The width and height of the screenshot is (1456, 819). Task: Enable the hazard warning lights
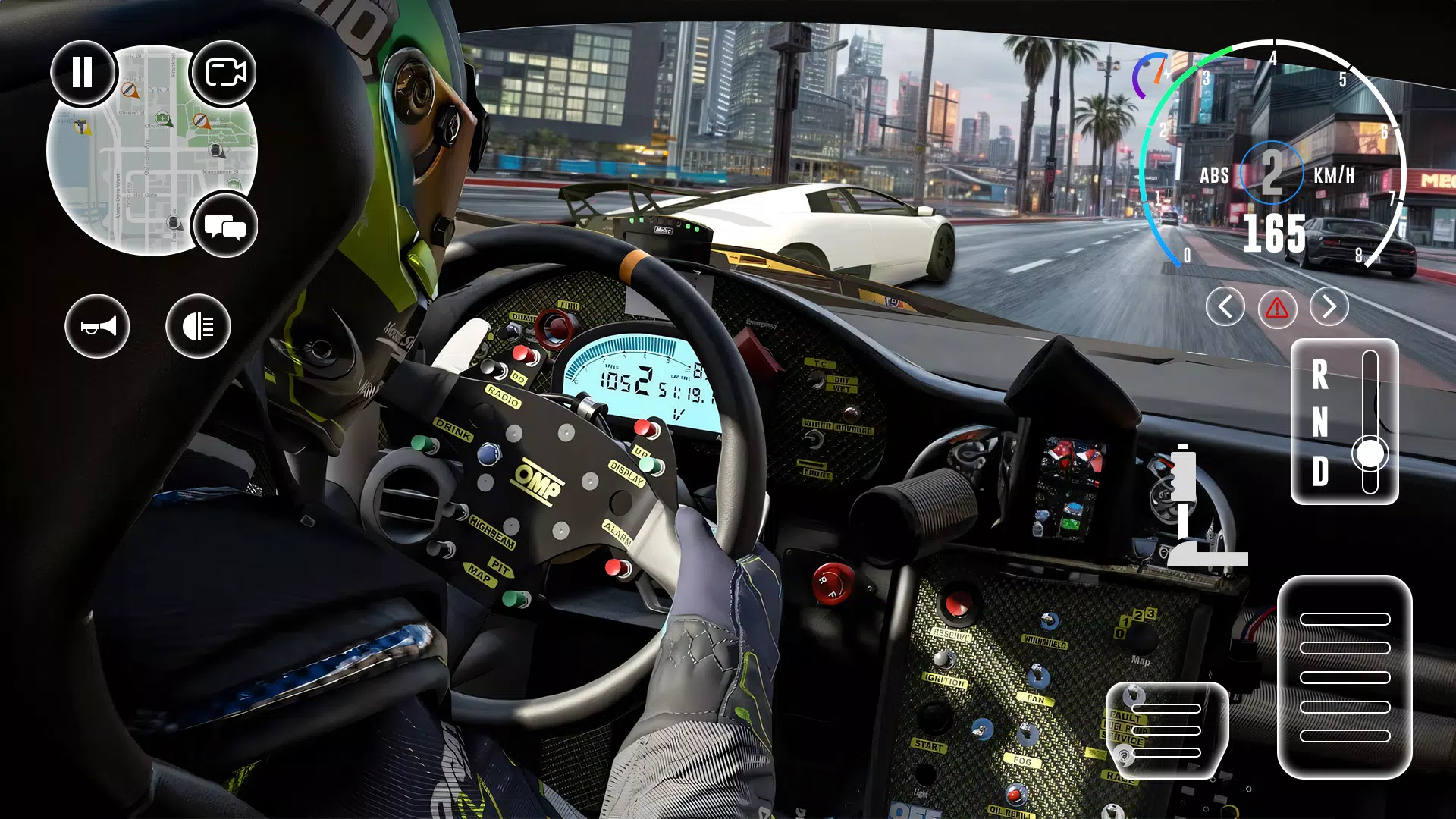[1278, 308]
